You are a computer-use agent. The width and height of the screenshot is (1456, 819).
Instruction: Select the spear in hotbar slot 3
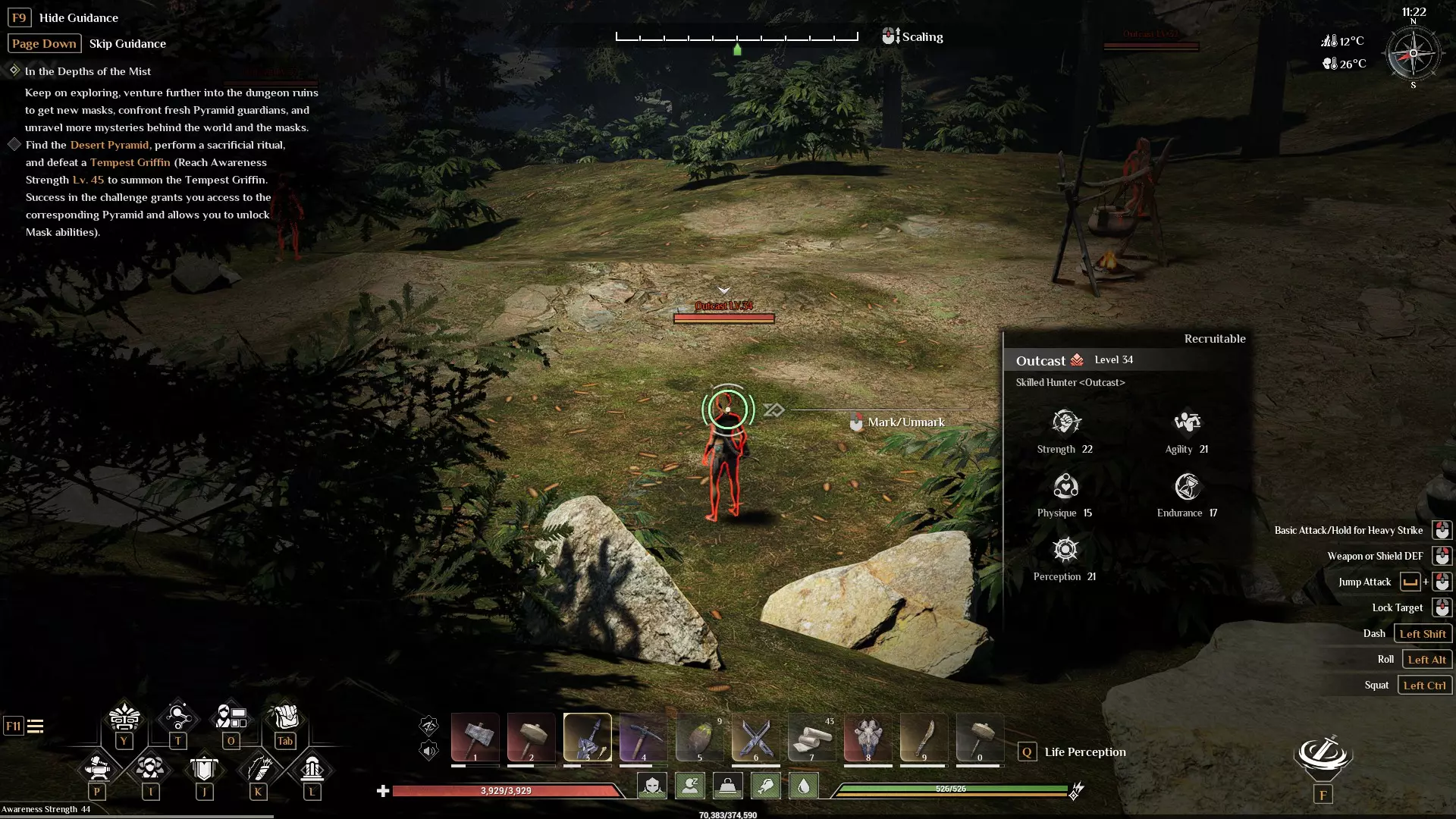pos(588,737)
